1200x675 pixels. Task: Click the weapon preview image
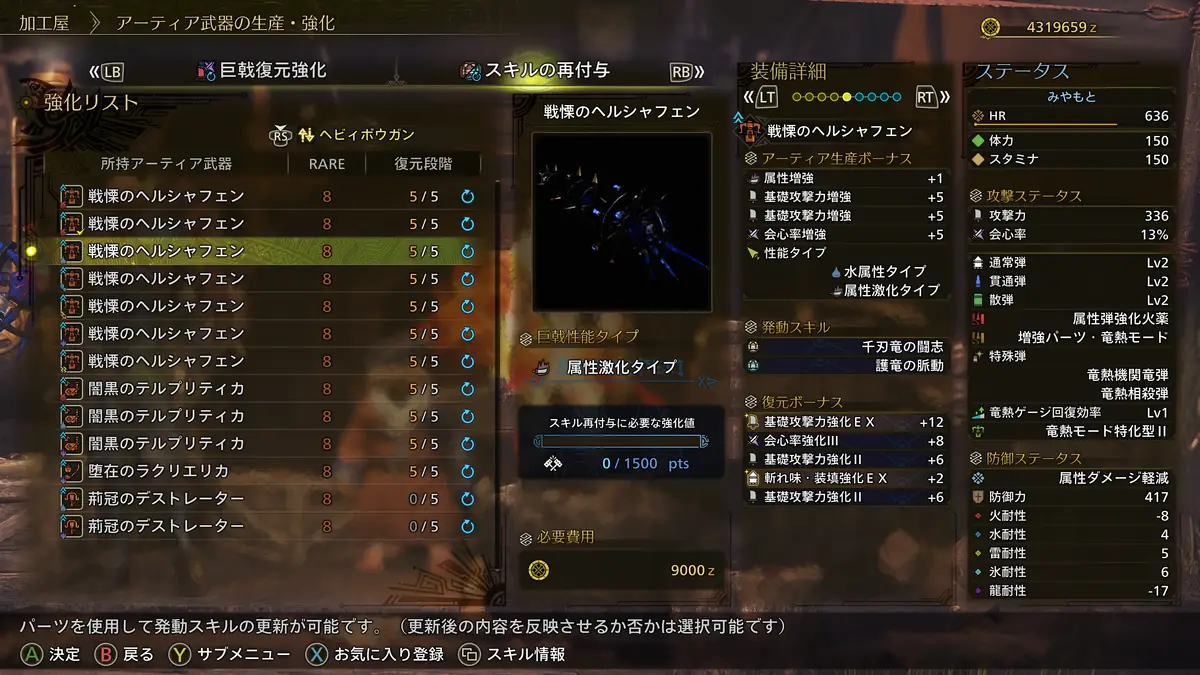click(621, 221)
